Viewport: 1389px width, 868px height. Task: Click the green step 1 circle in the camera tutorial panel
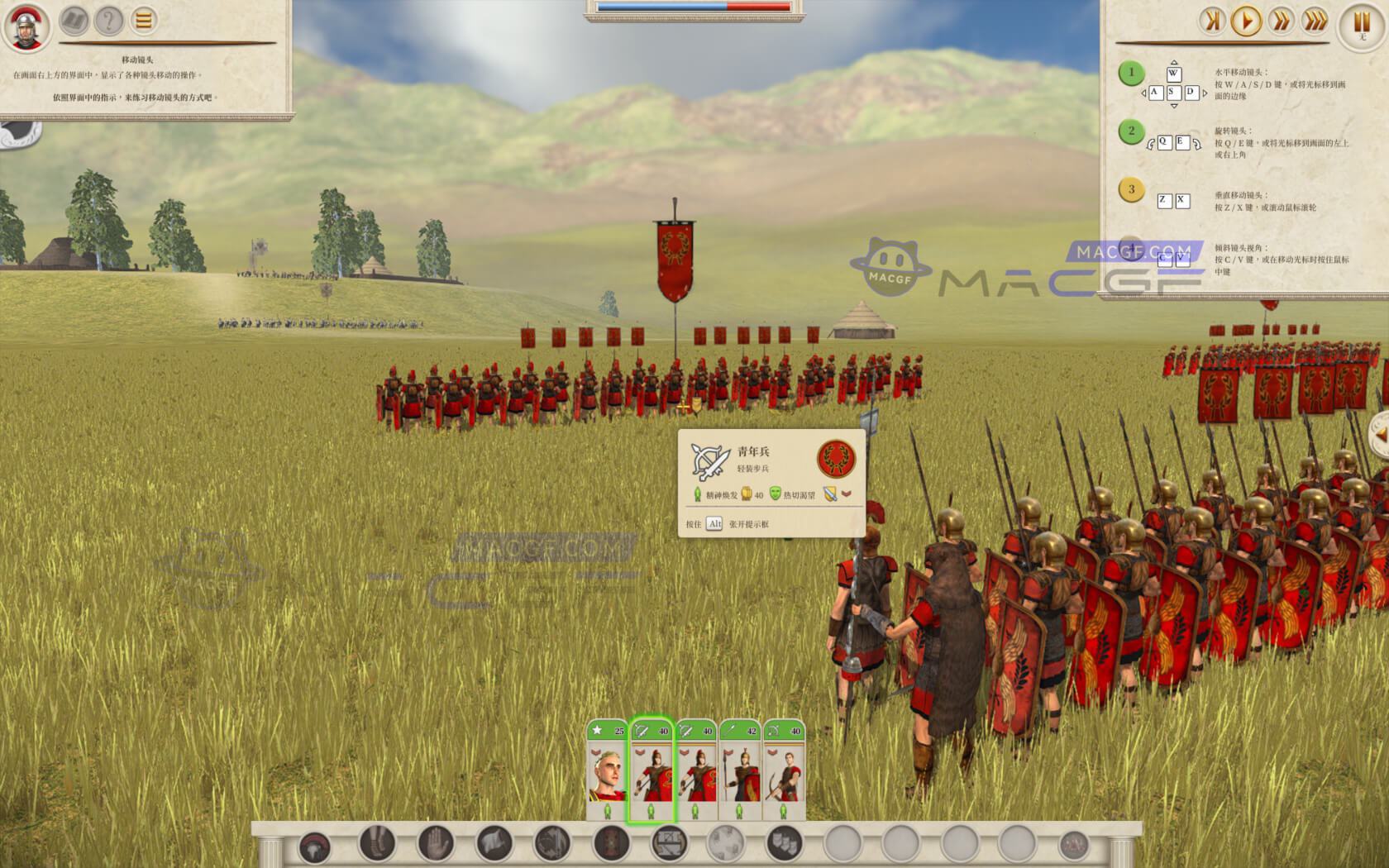[x=1130, y=72]
